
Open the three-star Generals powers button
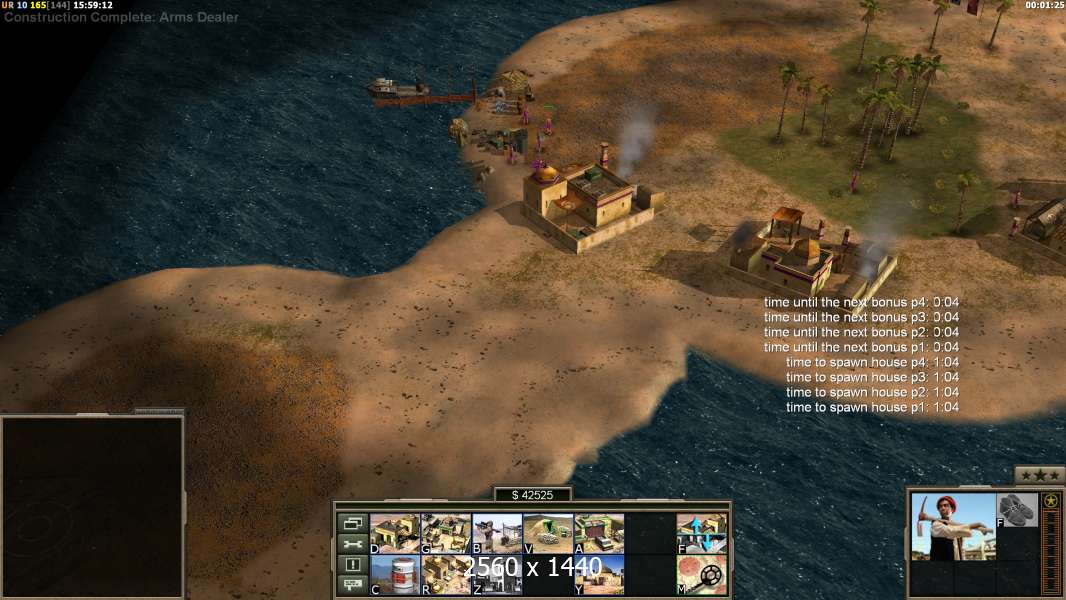tap(1039, 475)
